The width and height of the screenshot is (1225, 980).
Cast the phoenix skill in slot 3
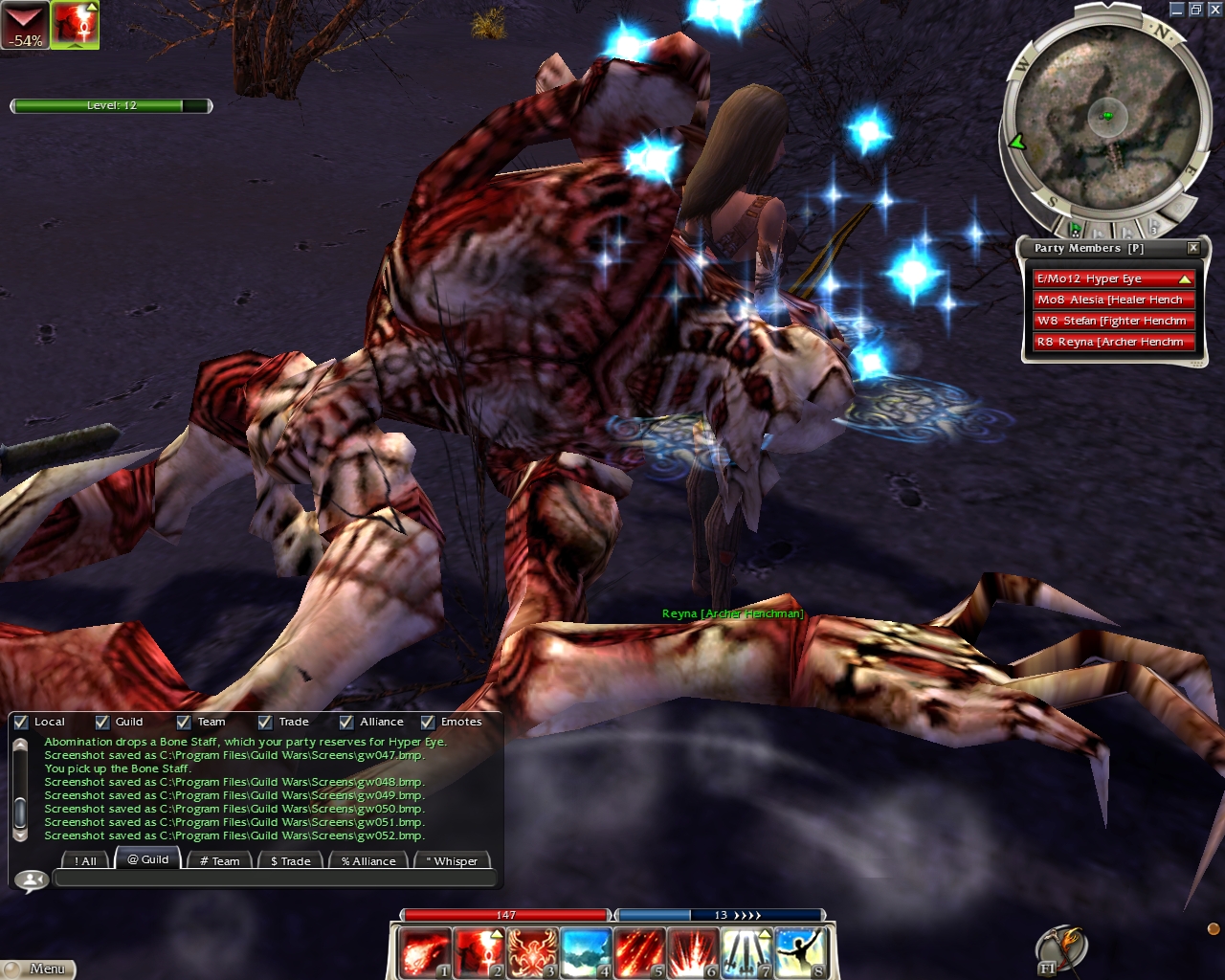pyautogui.click(x=532, y=952)
